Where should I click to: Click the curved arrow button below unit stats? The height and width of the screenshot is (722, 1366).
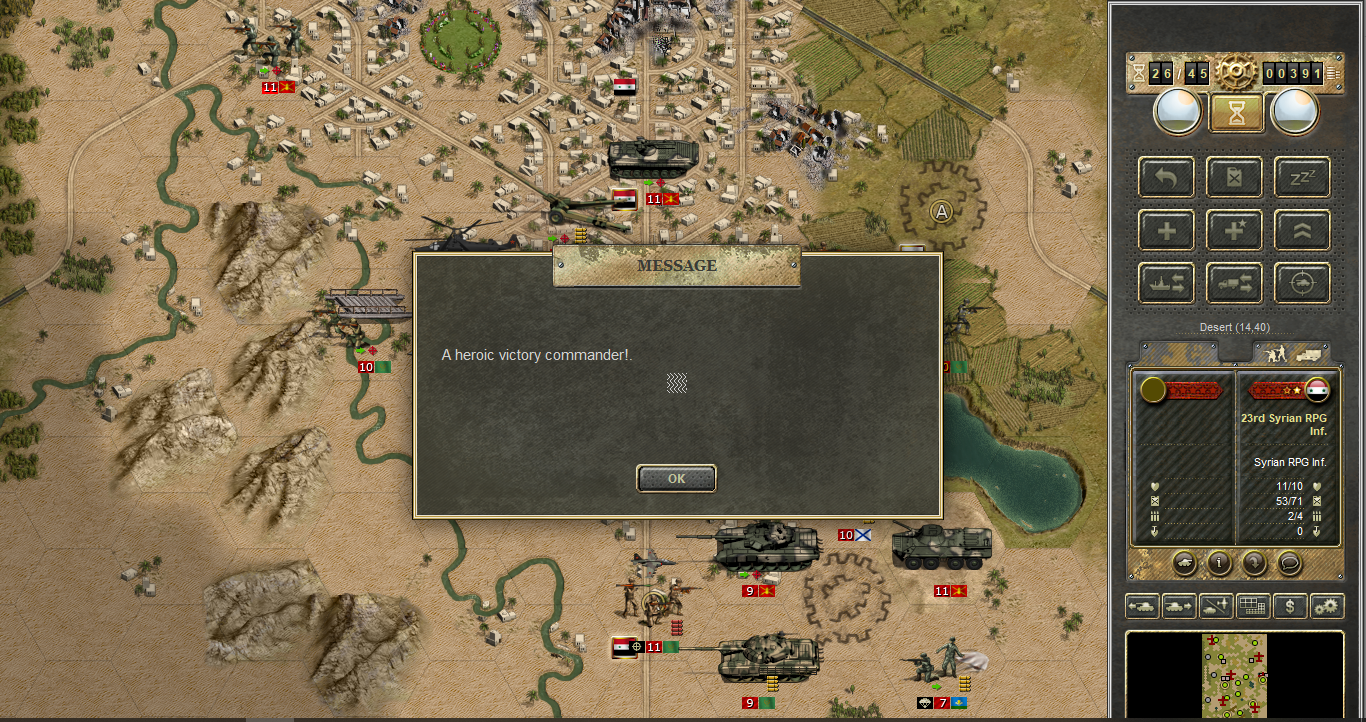coord(1254,562)
